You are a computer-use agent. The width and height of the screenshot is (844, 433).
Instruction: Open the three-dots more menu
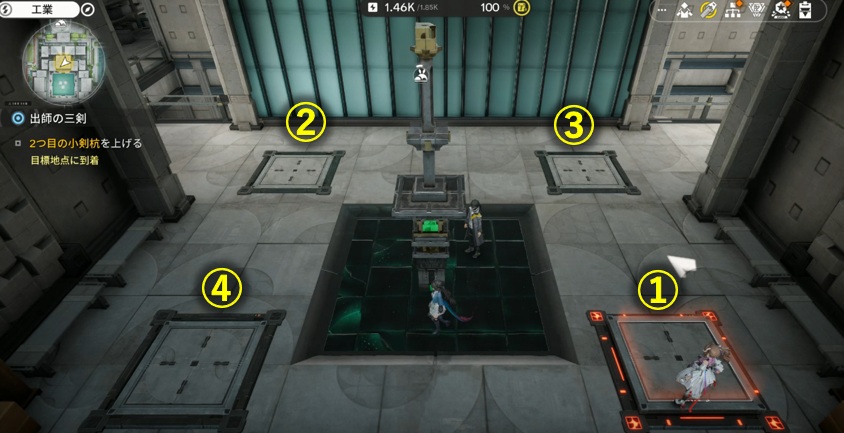pos(663,11)
